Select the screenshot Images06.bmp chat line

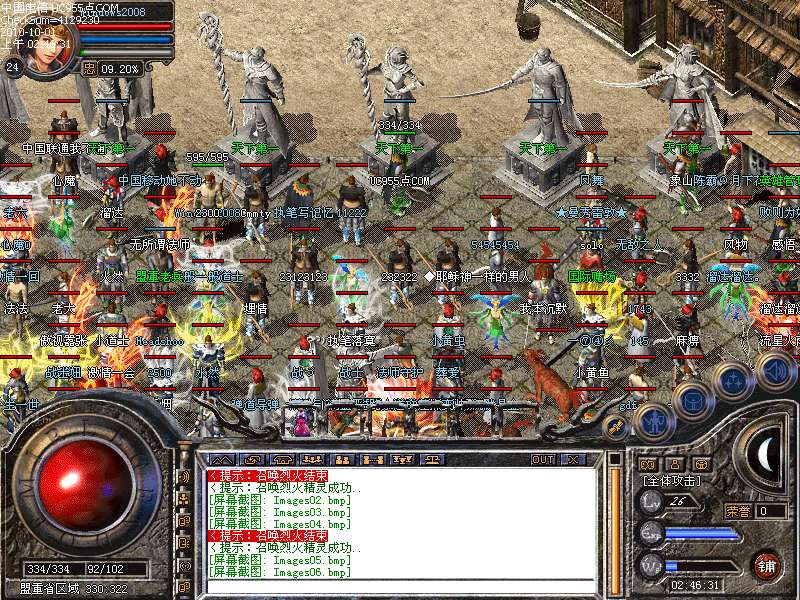pos(280,572)
